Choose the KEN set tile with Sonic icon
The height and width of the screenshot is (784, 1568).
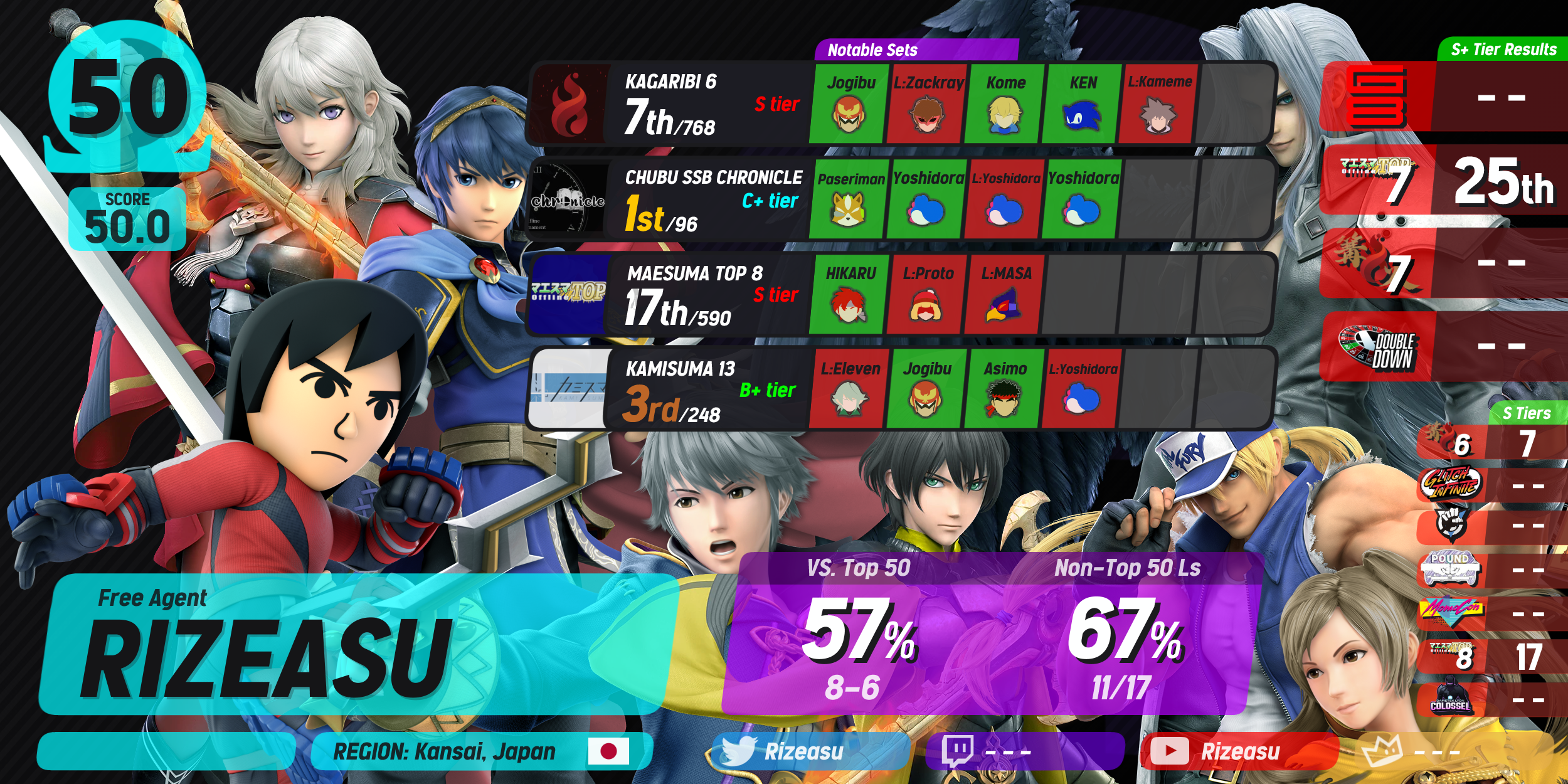coord(1083,103)
